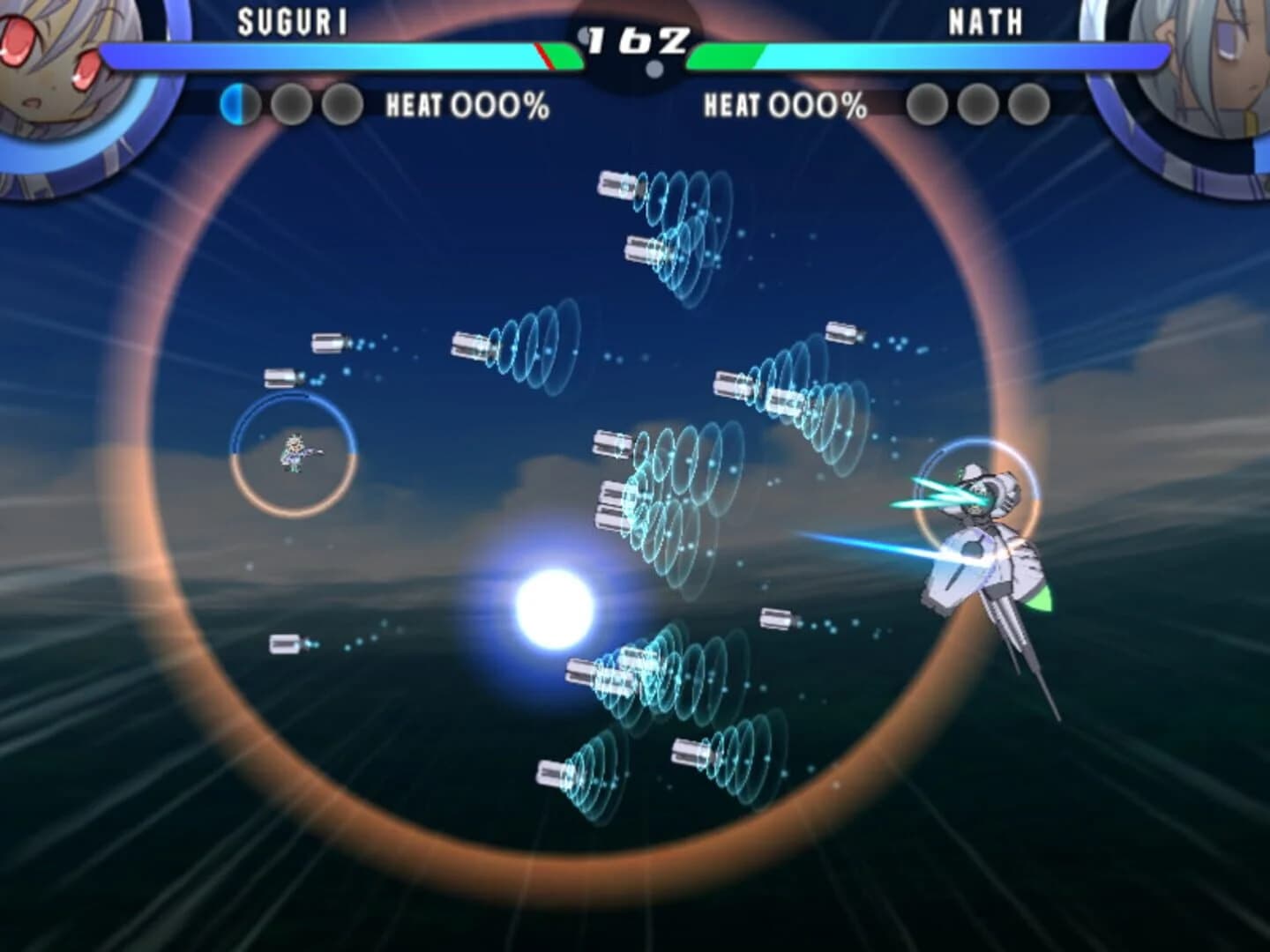Toggle Suguri's second empty hyper orb
This screenshot has height=952, width=1270.
[291, 104]
